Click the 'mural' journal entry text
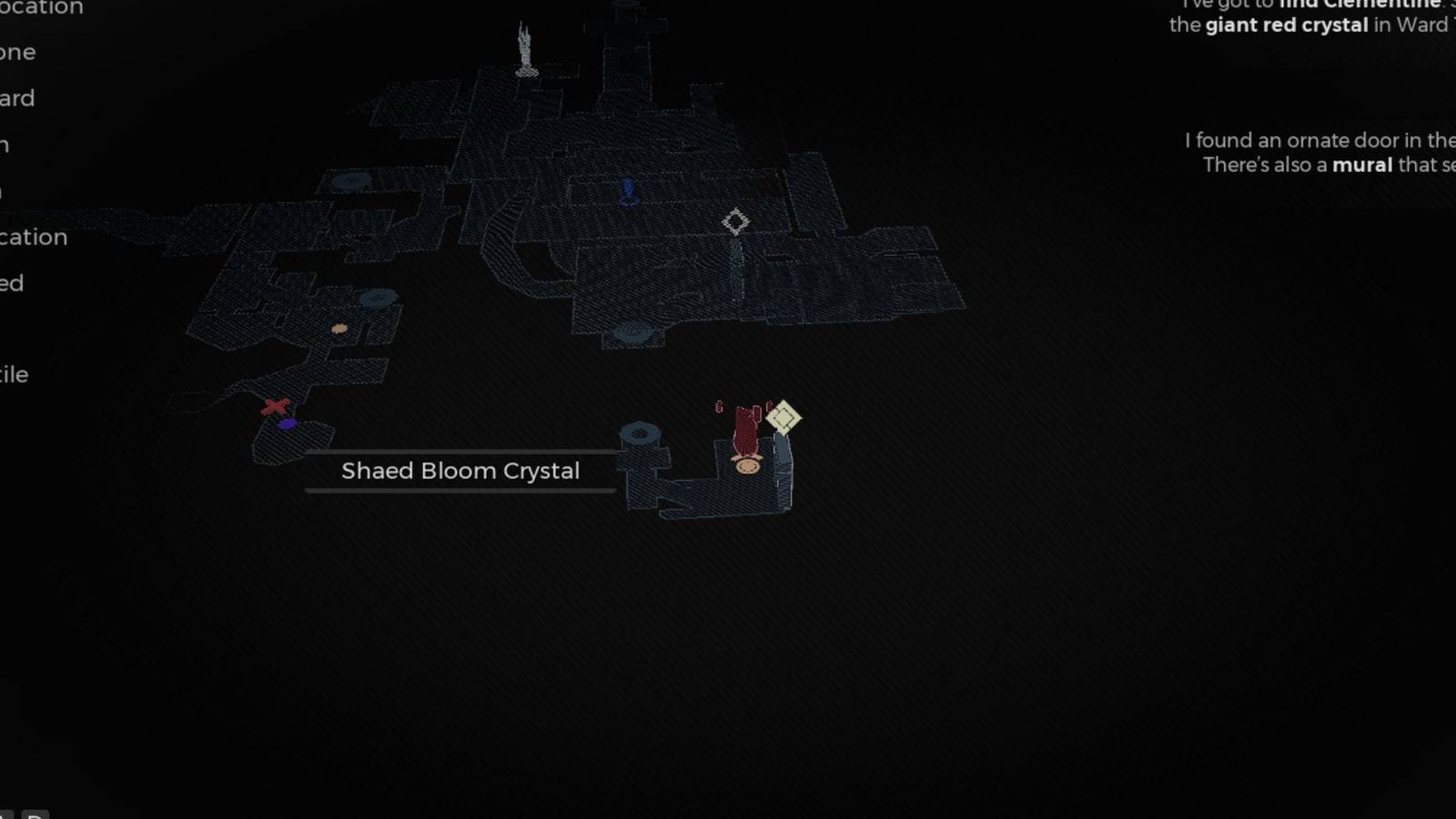 point(1361,165)
